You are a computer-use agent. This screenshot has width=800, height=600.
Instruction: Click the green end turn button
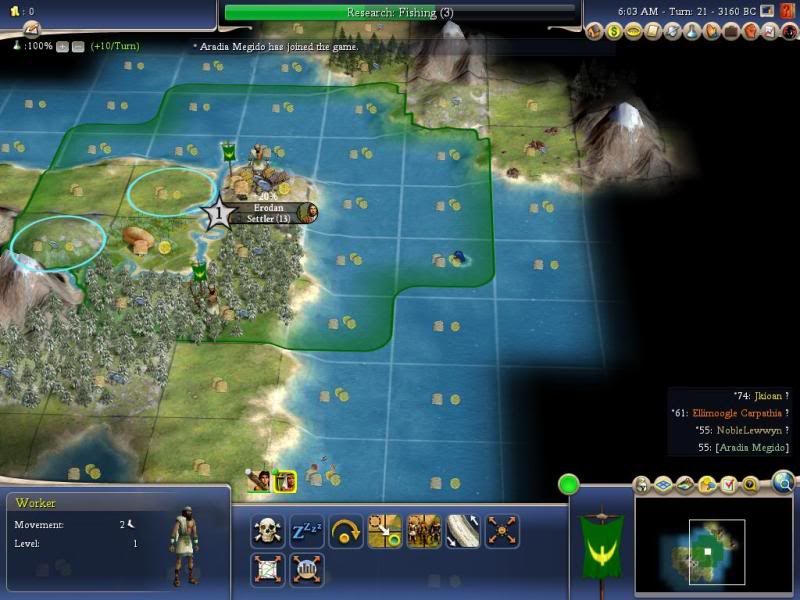click(x=569, y=485)
